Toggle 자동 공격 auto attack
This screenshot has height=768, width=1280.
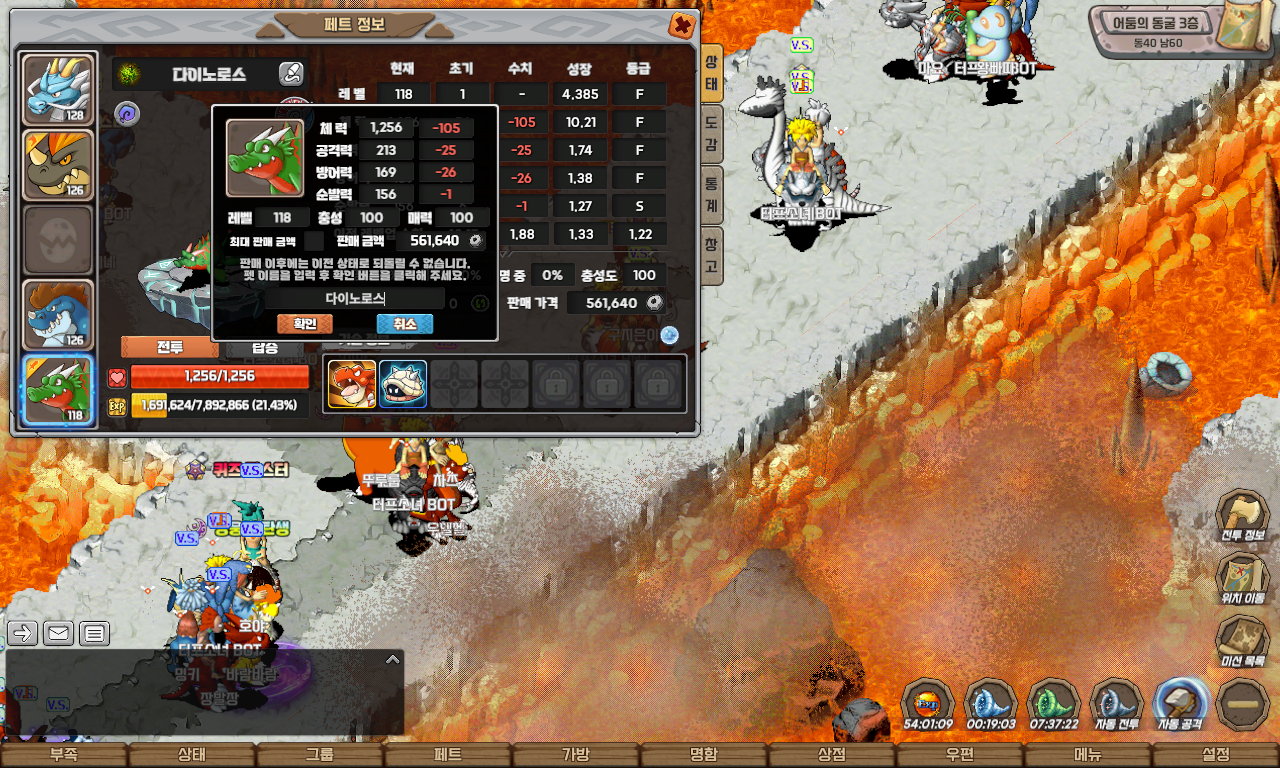click(x=1180, y=703)
